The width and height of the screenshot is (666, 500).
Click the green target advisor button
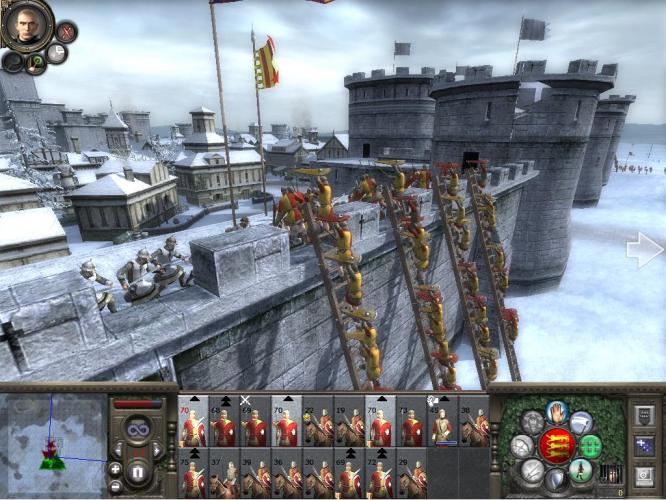[36, 62]
